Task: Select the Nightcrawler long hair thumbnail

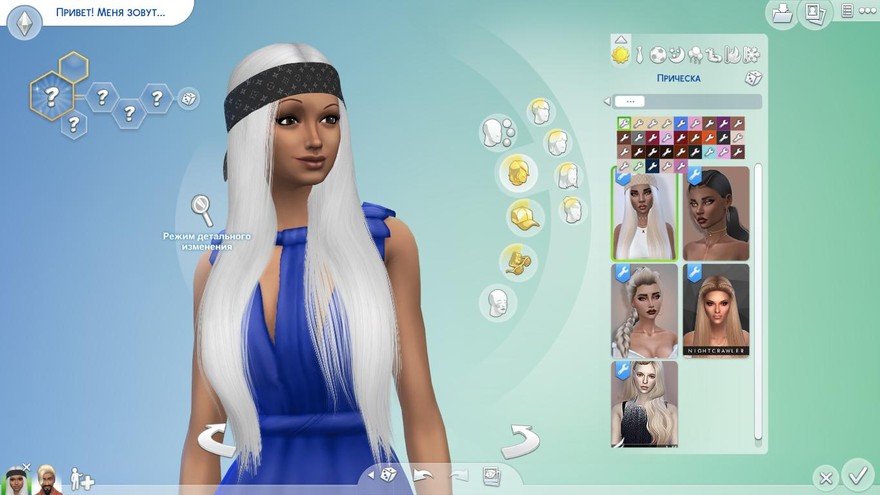Action: [x=716, y=310]
